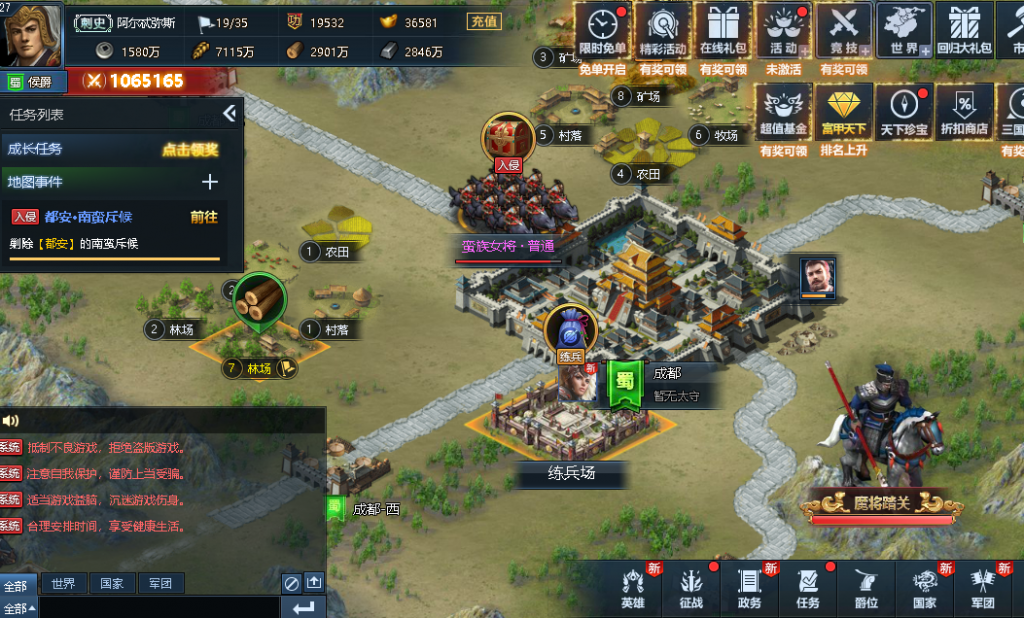Open 回归大礼包 return gift pack

[x=964, y=32]
